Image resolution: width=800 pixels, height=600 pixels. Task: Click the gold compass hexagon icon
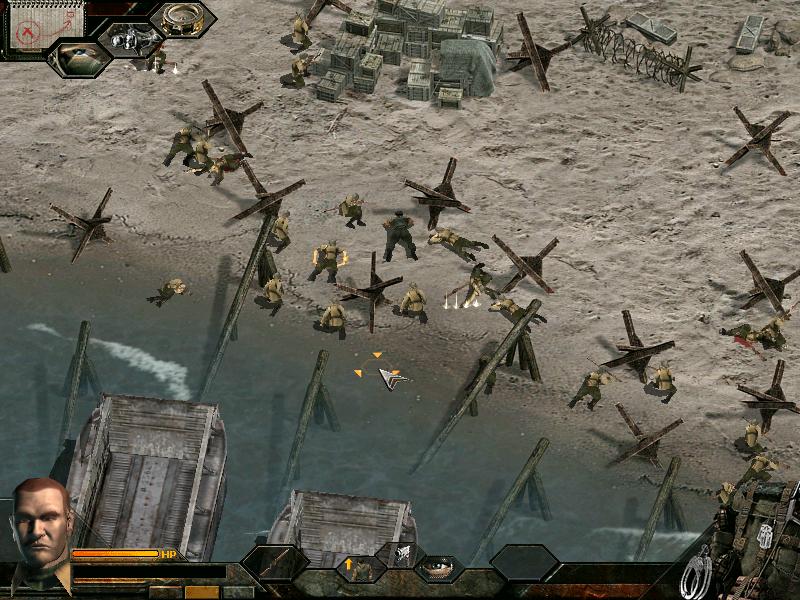pyautogui.click(x=183, y=20)
